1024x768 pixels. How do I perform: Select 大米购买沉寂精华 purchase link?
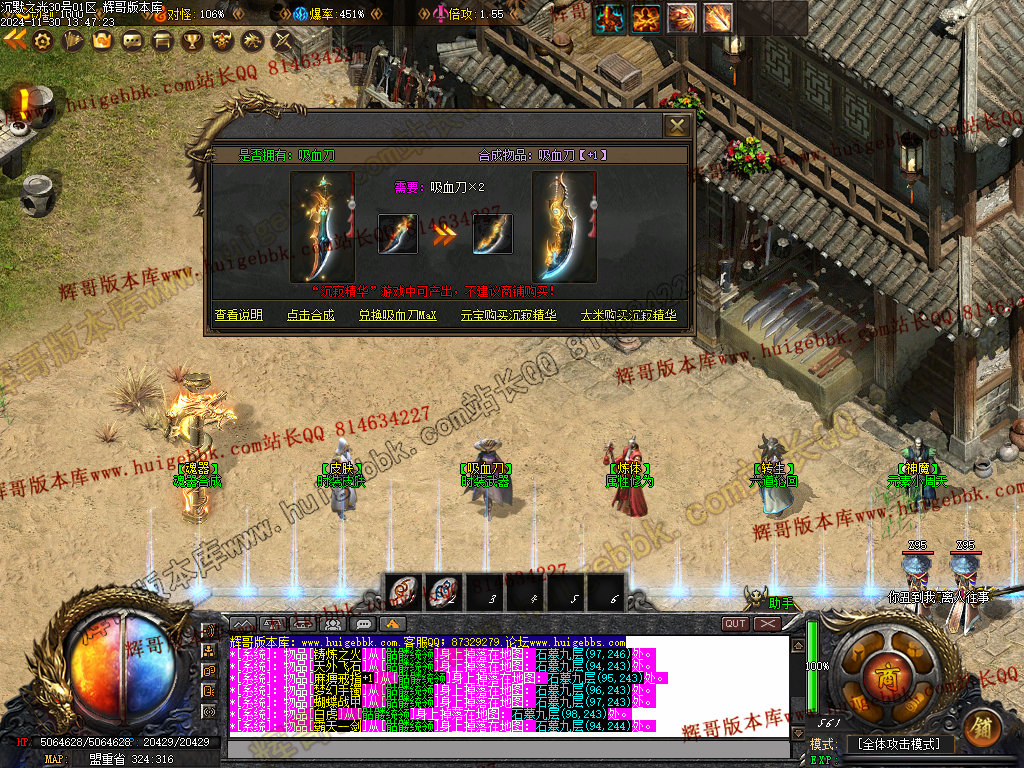click(x=629, y=315)
